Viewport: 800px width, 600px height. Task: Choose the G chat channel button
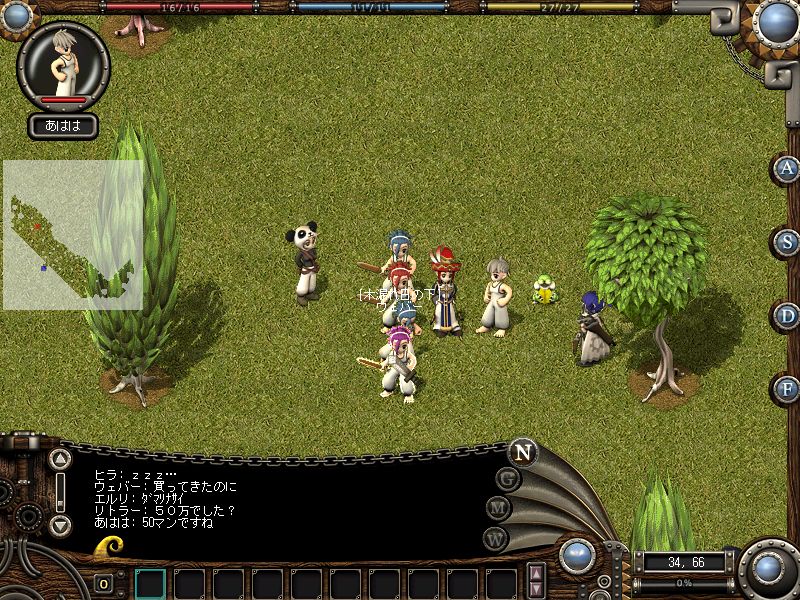pos(508,478)
